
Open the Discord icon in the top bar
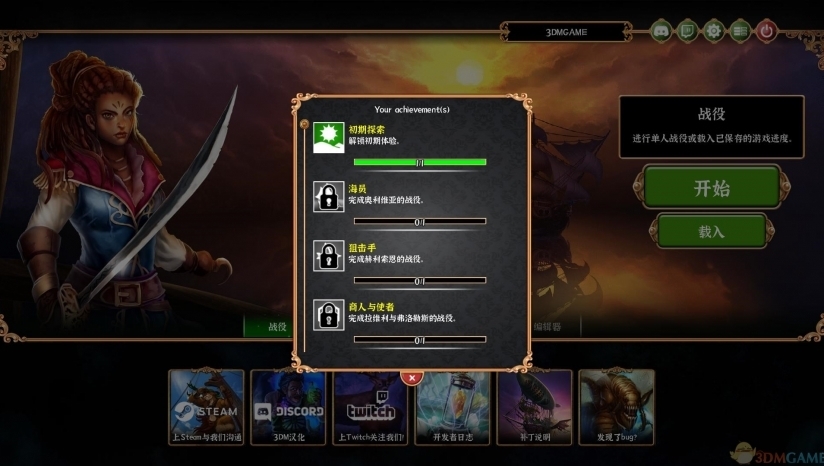point(661,31)
